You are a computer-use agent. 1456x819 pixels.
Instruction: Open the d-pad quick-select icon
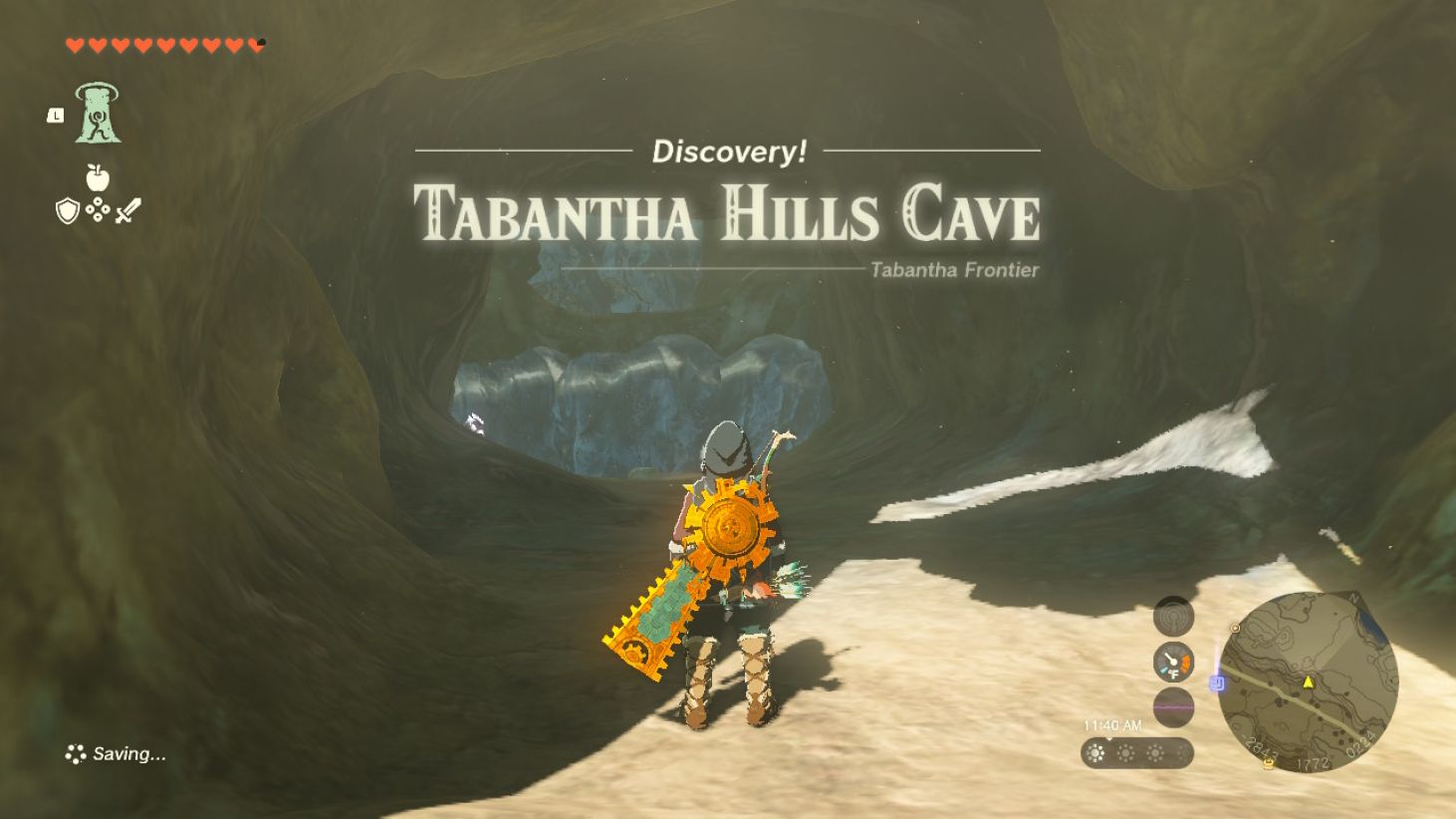[x=98, y=209]
